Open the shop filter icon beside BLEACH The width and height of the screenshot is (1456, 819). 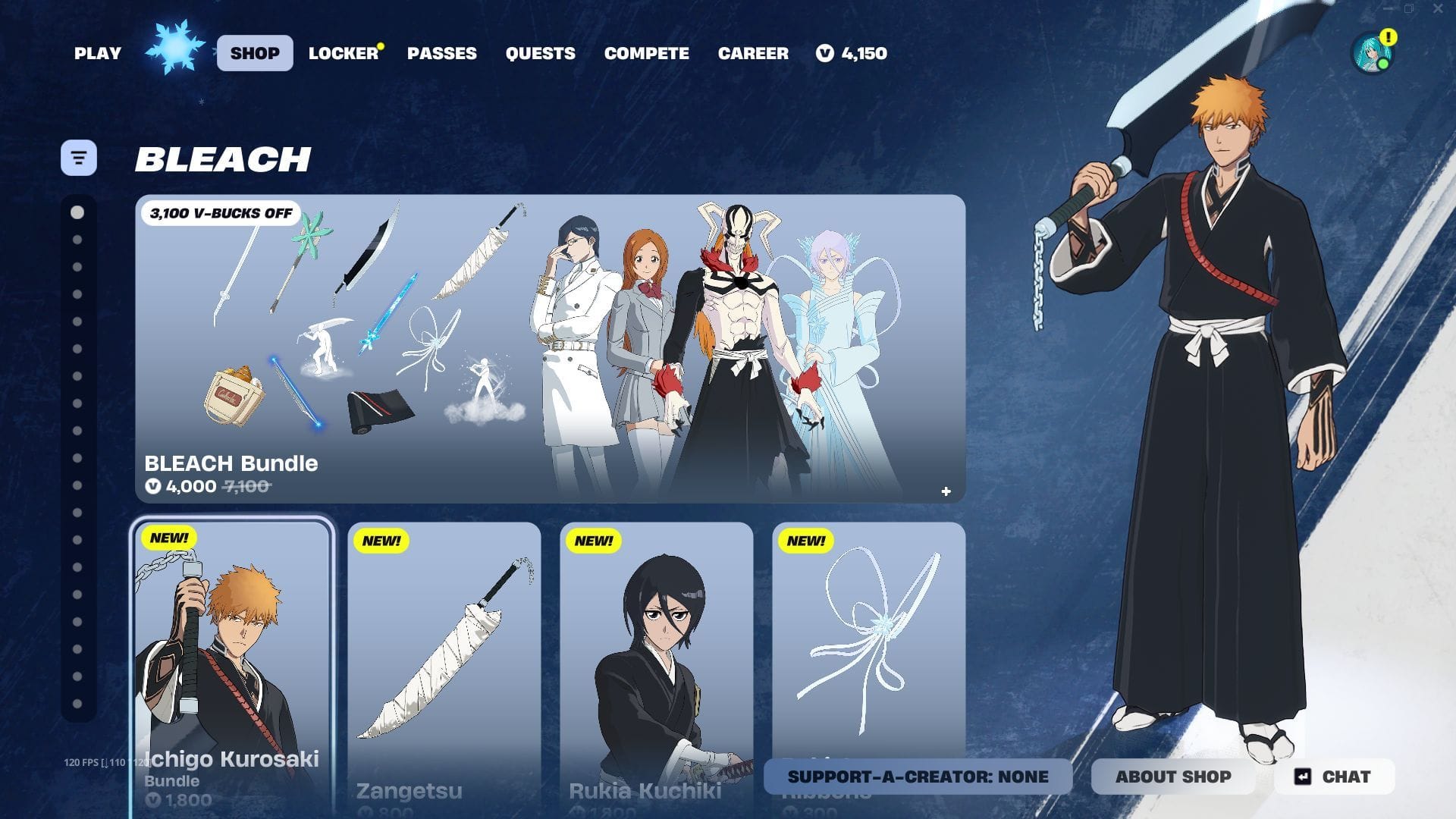tap(78, 157)
